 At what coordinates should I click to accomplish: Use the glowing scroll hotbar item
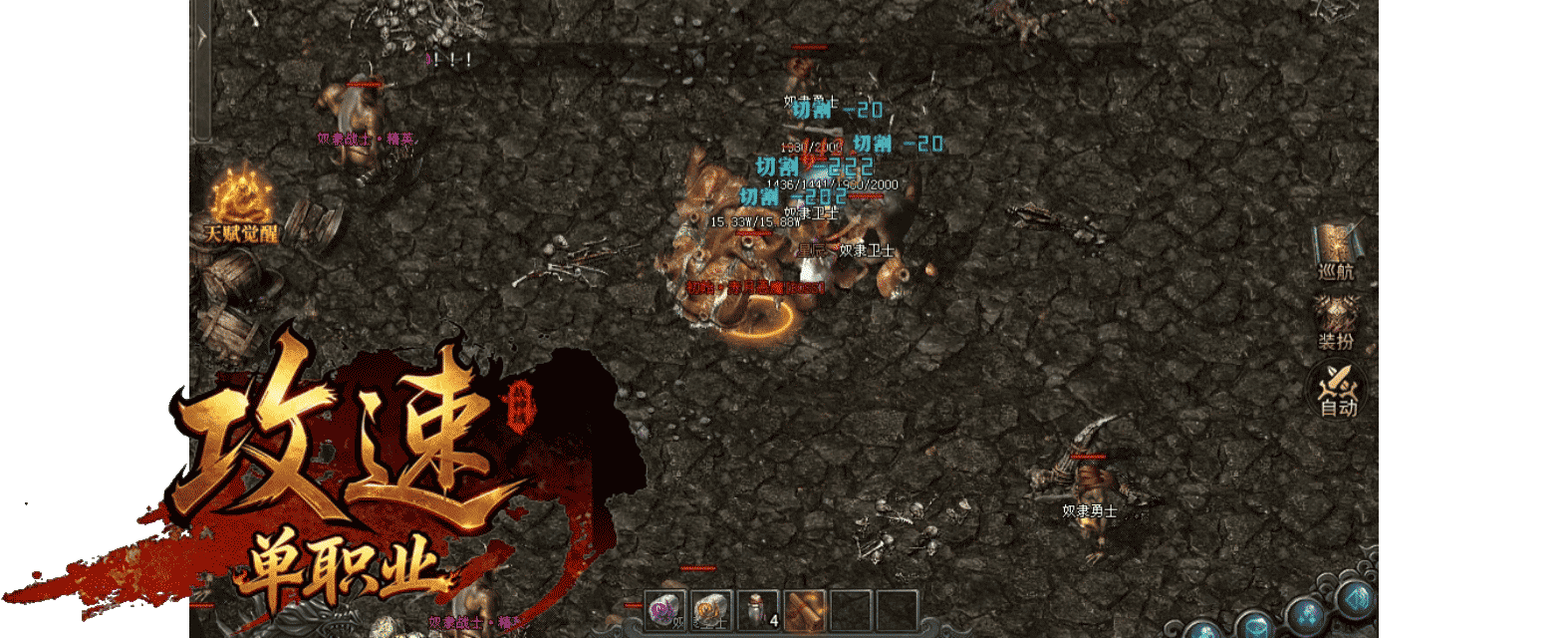[x=805, y=610]
